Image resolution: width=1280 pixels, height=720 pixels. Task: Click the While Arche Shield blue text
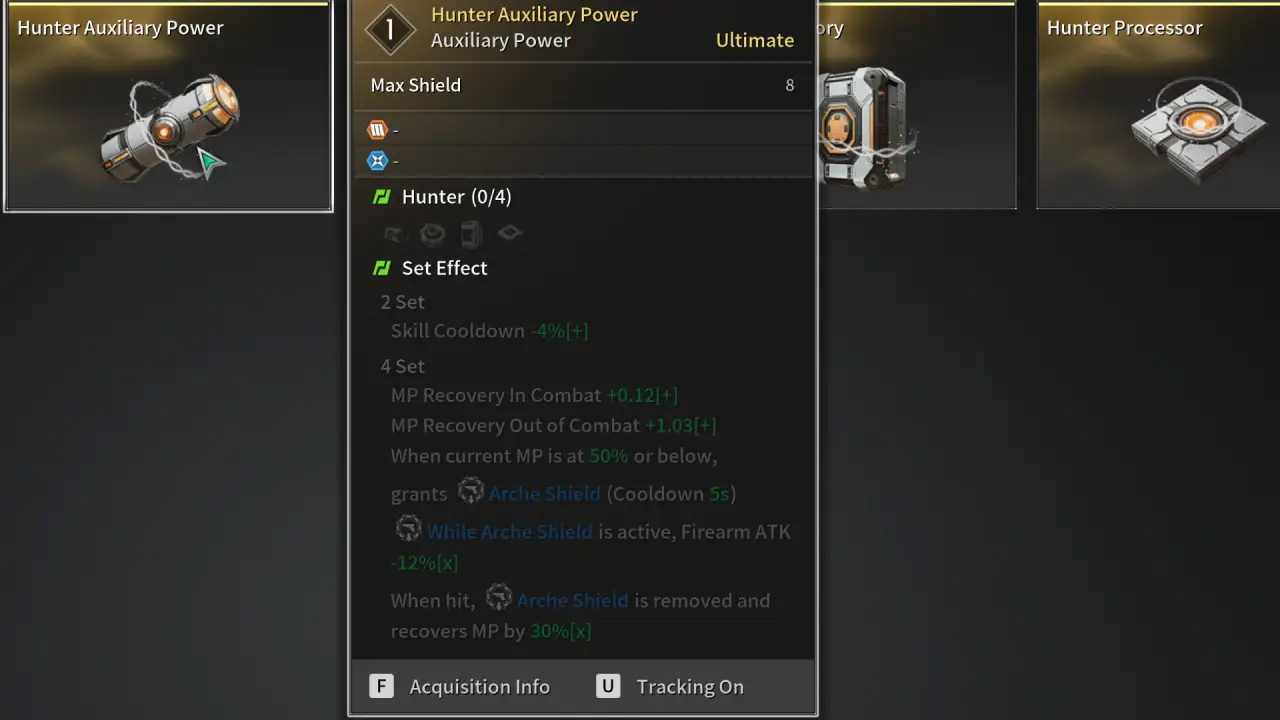pos(510,531)
